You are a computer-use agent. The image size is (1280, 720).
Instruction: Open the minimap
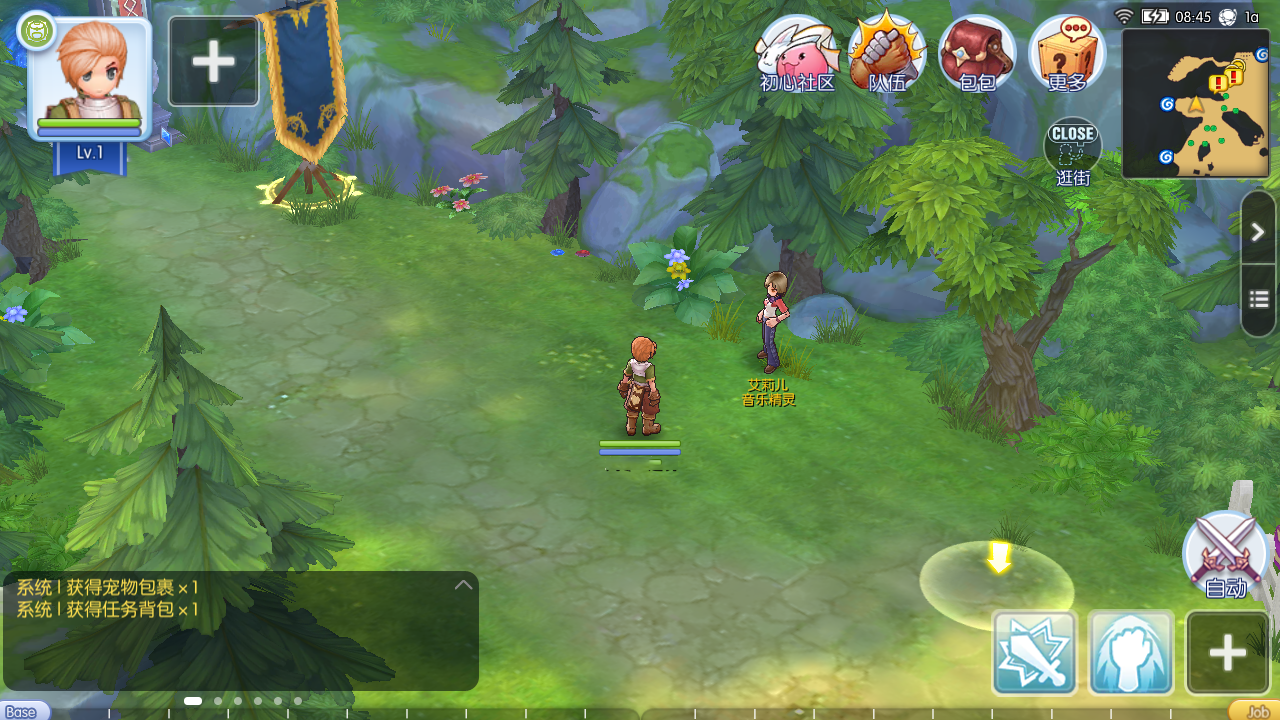[x=1196, y=104]
